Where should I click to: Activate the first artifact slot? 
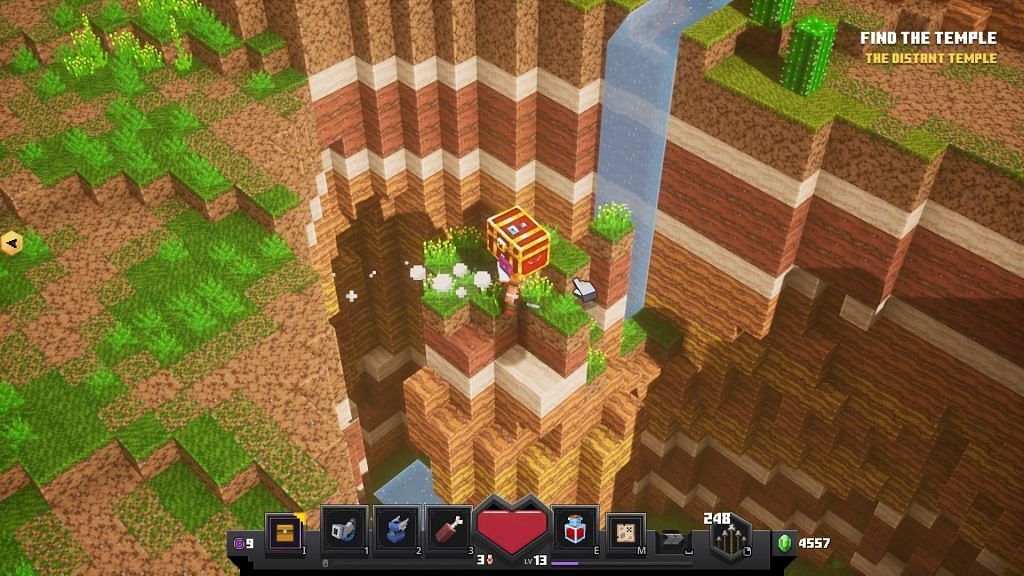pos(345,529)
